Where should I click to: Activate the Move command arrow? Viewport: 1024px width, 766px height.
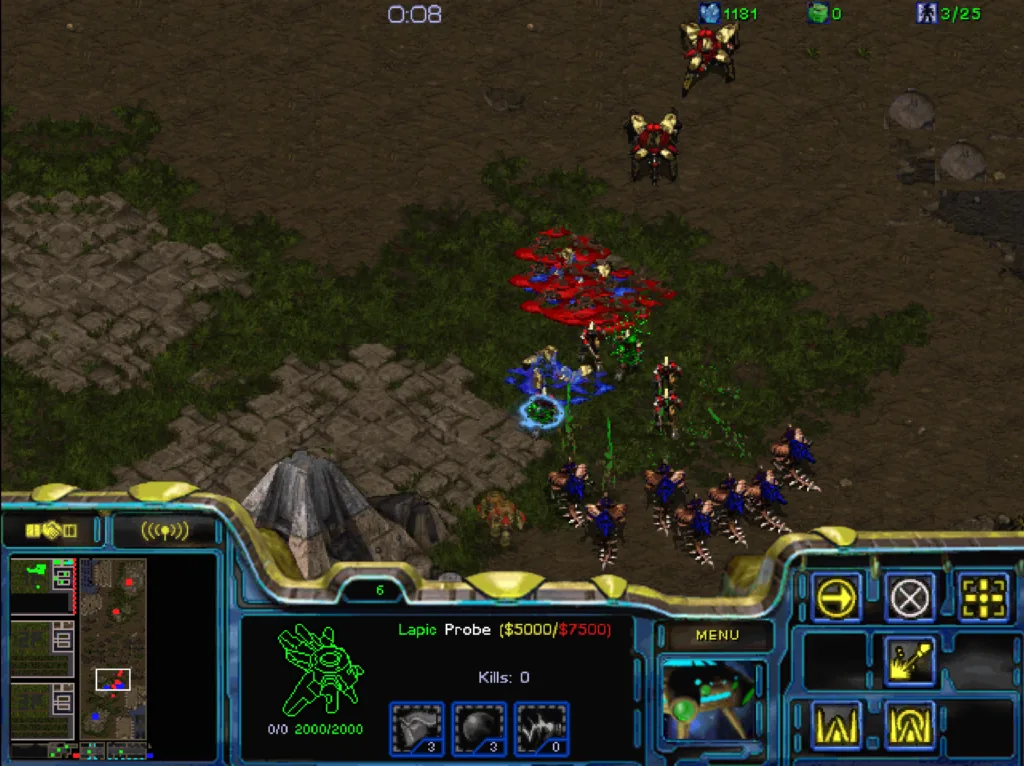(x=836, y=598)
